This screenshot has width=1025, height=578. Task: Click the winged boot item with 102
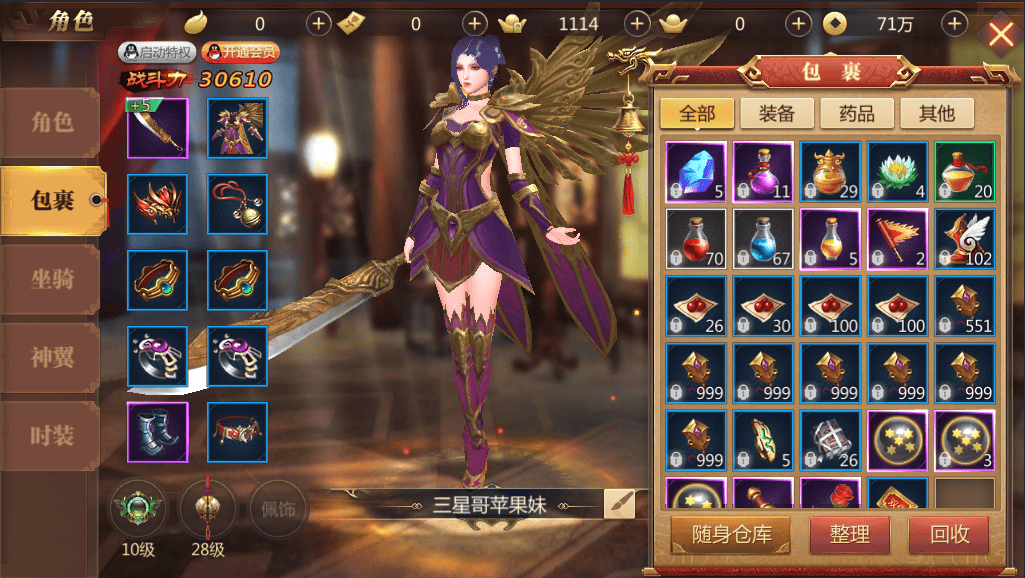964,239
